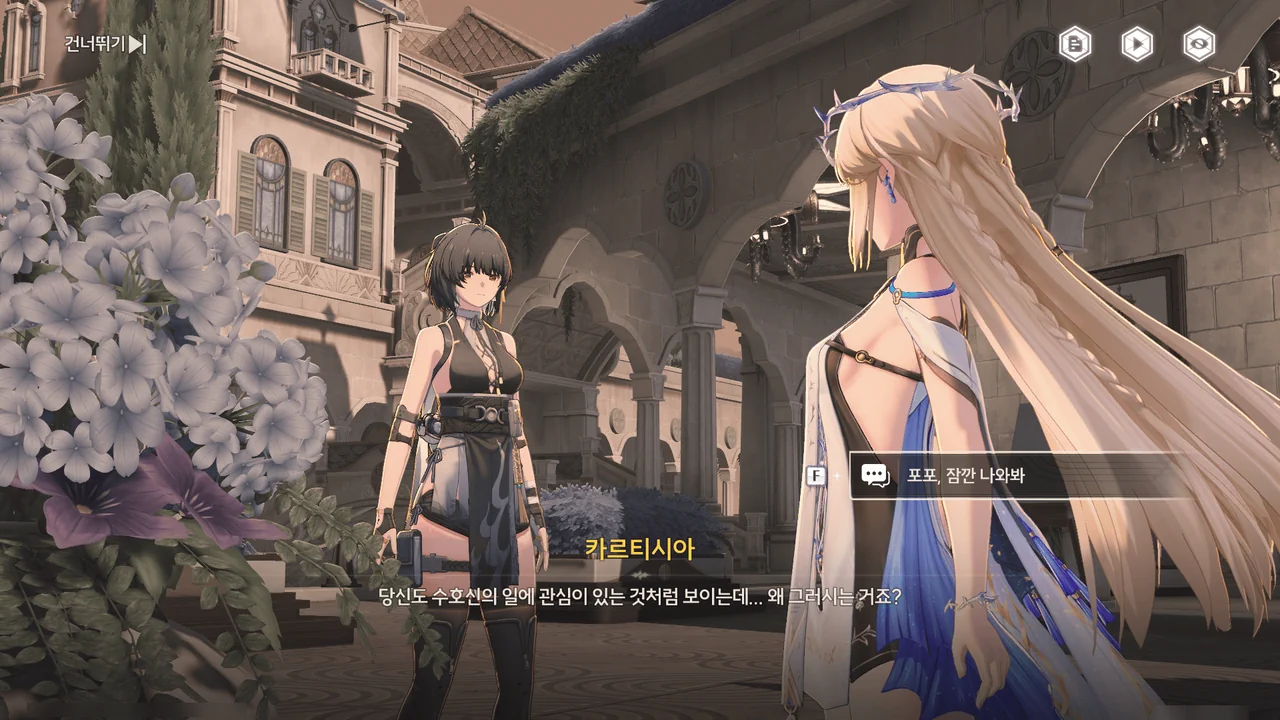Toggle auto-play dialogue
This screenshot has width=1280, height=720.
point(1137,44)
